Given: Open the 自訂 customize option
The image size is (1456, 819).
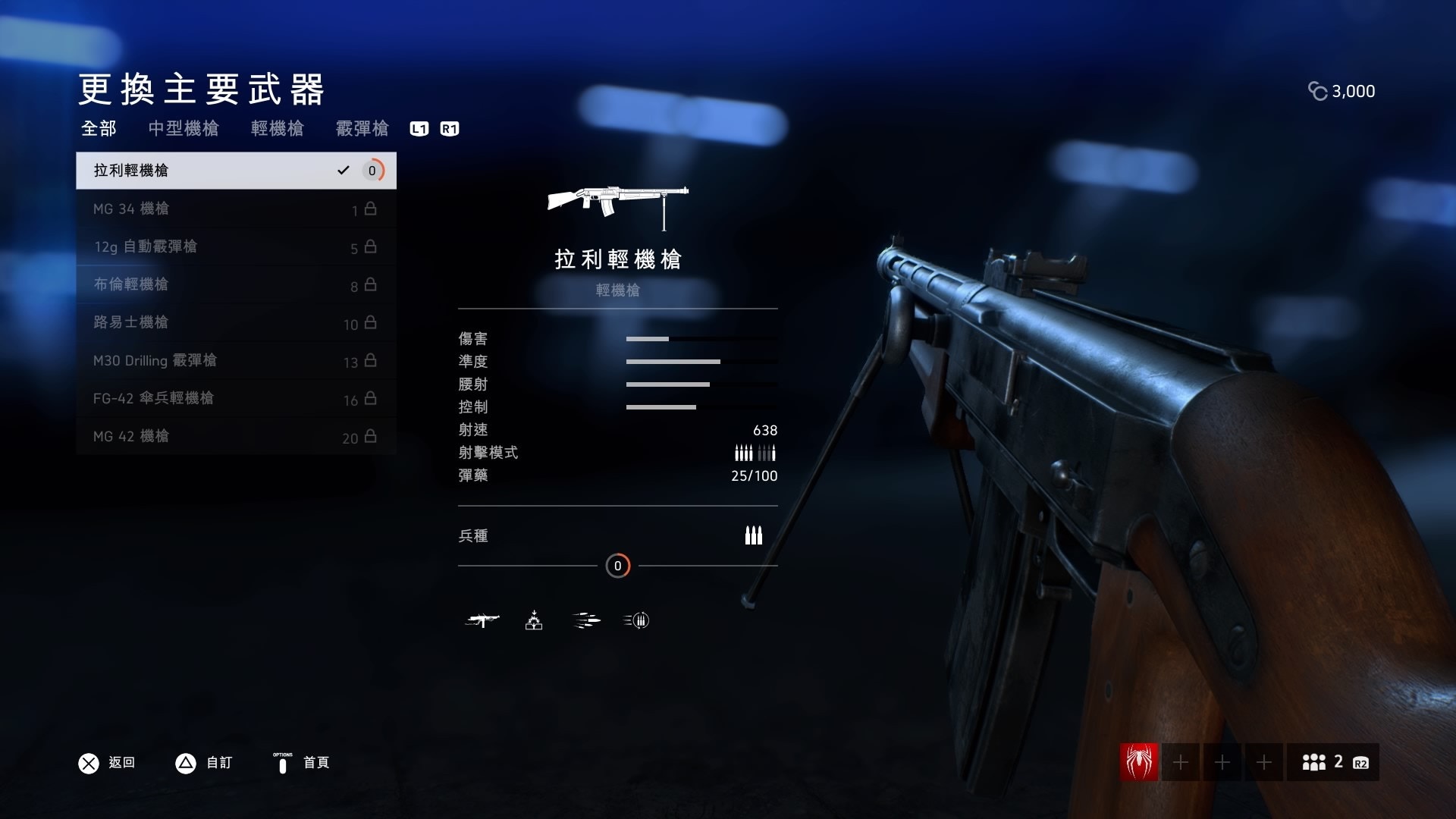Looking at the screenshot, I should coord(204,763).
